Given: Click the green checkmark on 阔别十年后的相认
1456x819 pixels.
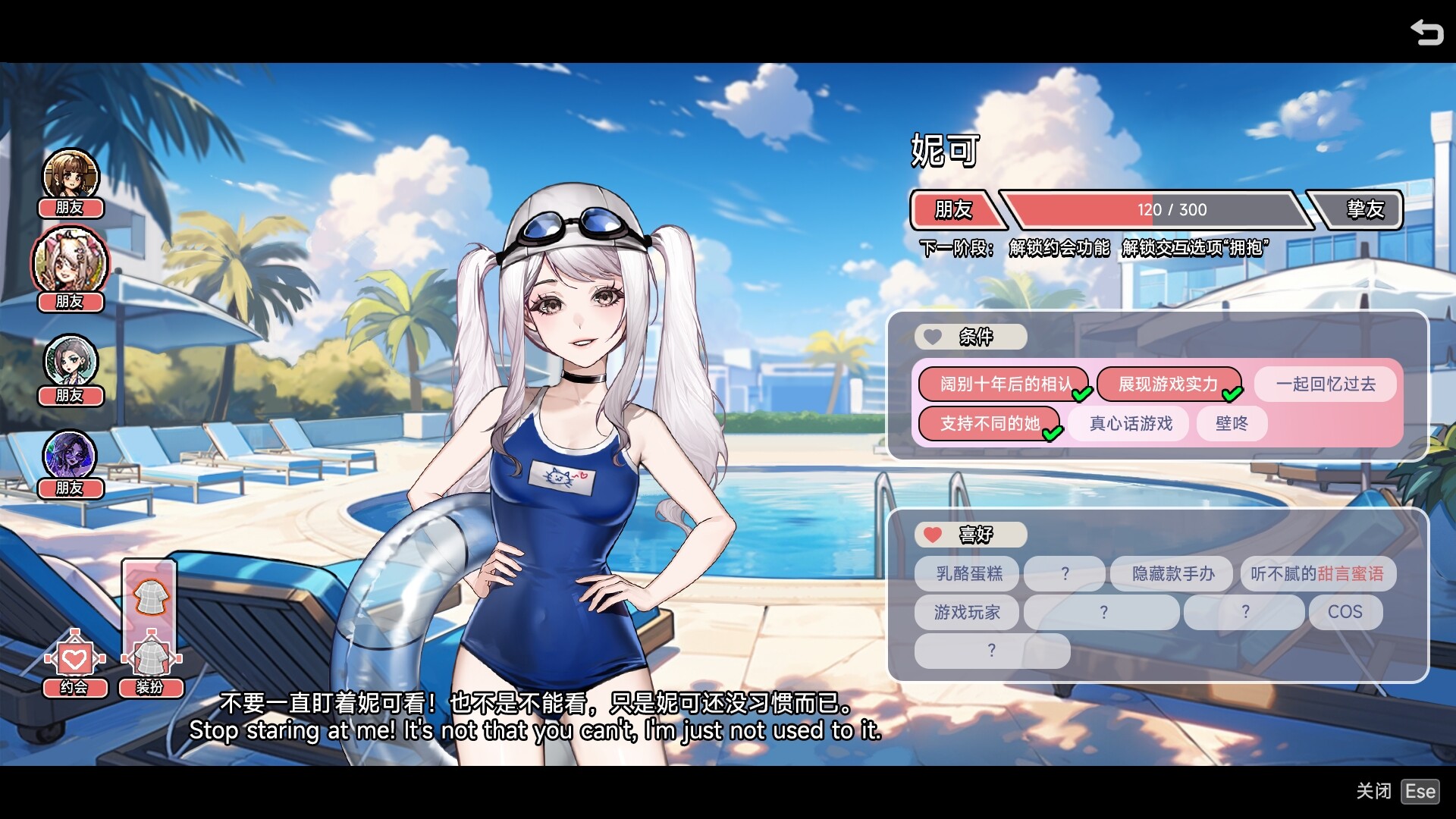Looking at the screenshot, I should pos(1082,395).
